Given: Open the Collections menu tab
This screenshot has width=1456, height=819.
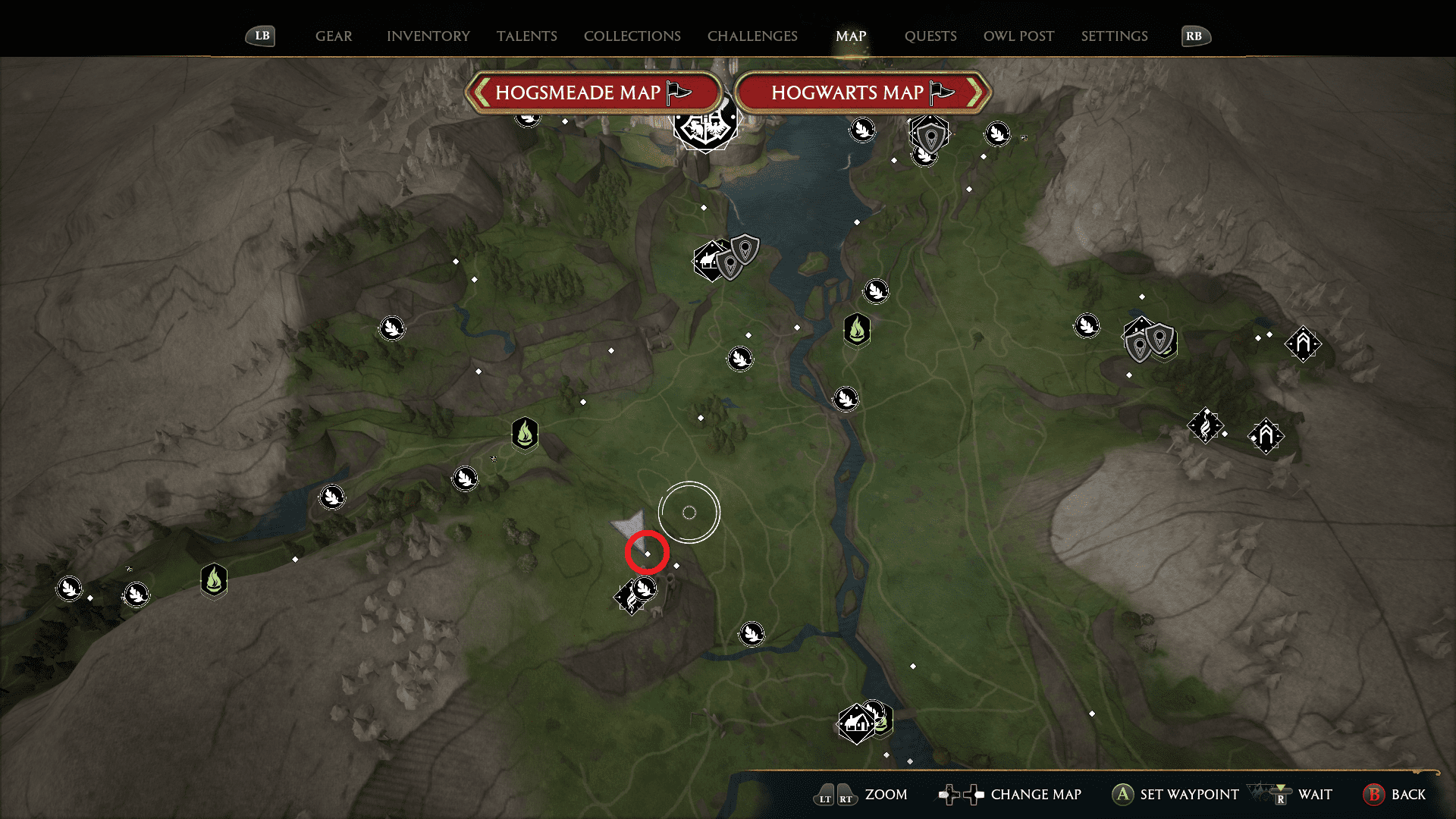Looking at the screenshot, I should (x=632, y=36).
